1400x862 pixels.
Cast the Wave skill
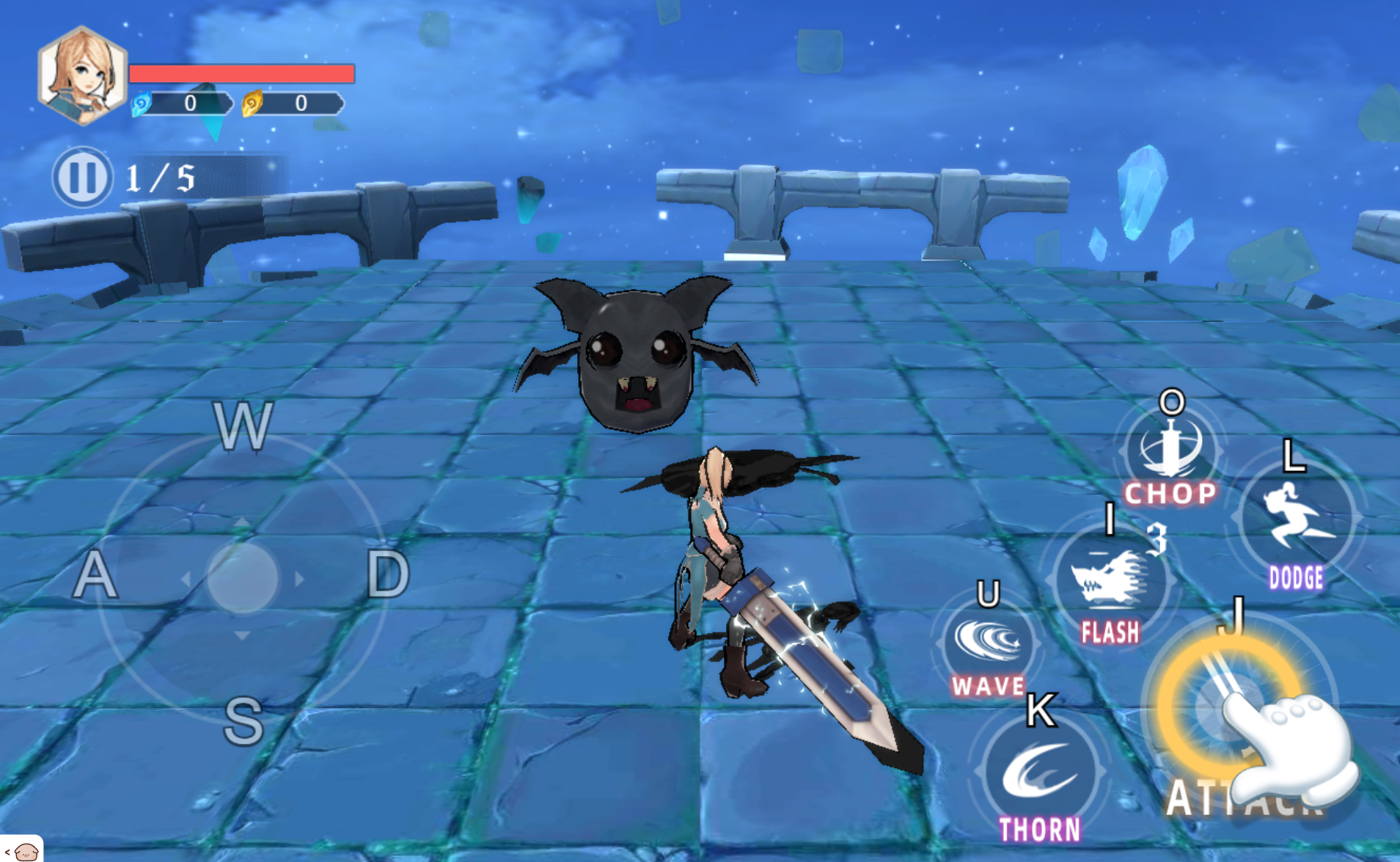coord(988,643)
